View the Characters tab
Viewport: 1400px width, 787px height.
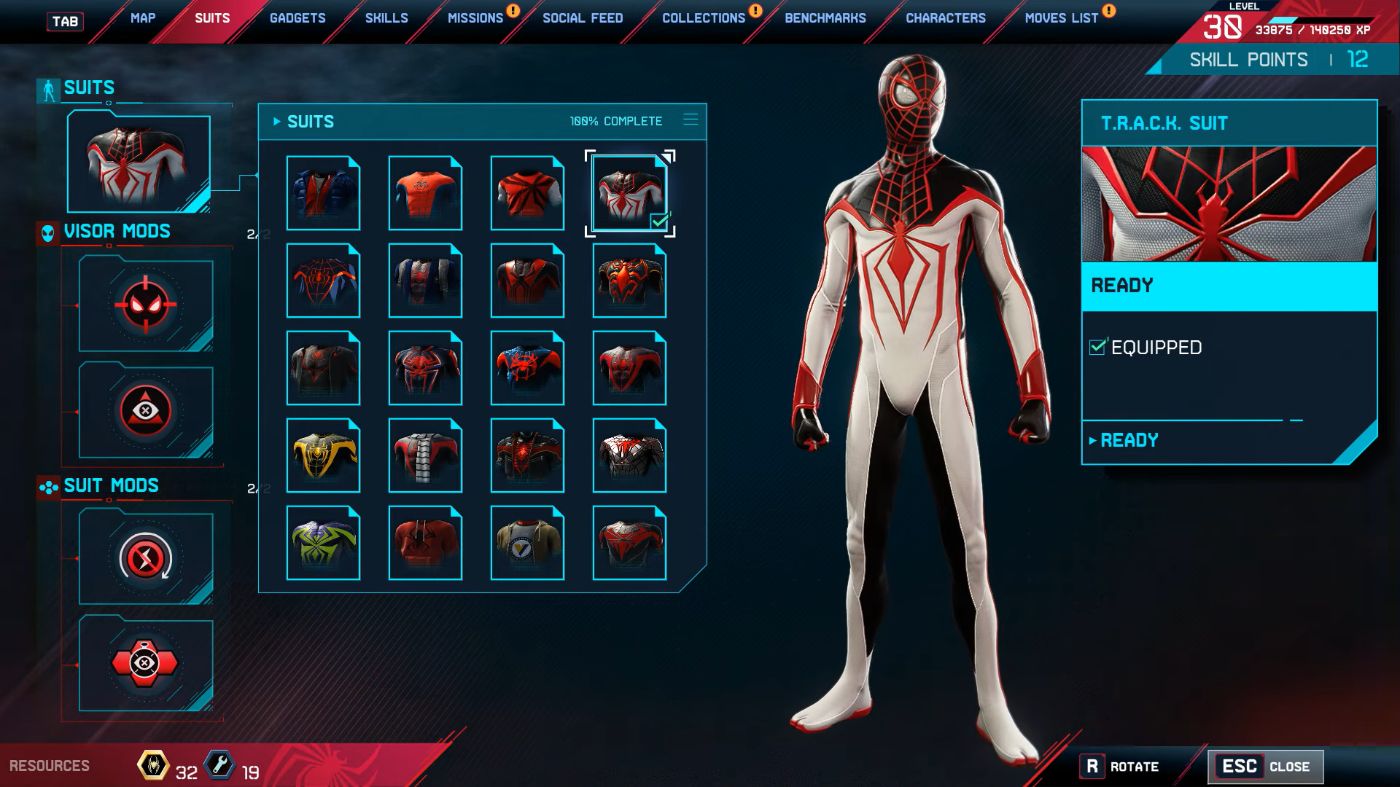(x=945, y=18)
